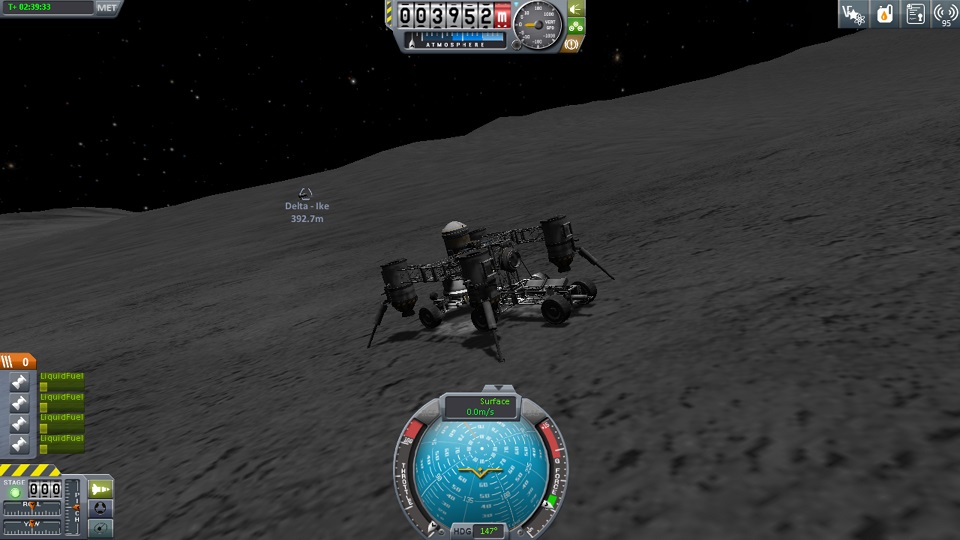The height and width of the screenshot is (540, 960).
Task: Switch to docking mode button
Action: [x=101, y=508]
